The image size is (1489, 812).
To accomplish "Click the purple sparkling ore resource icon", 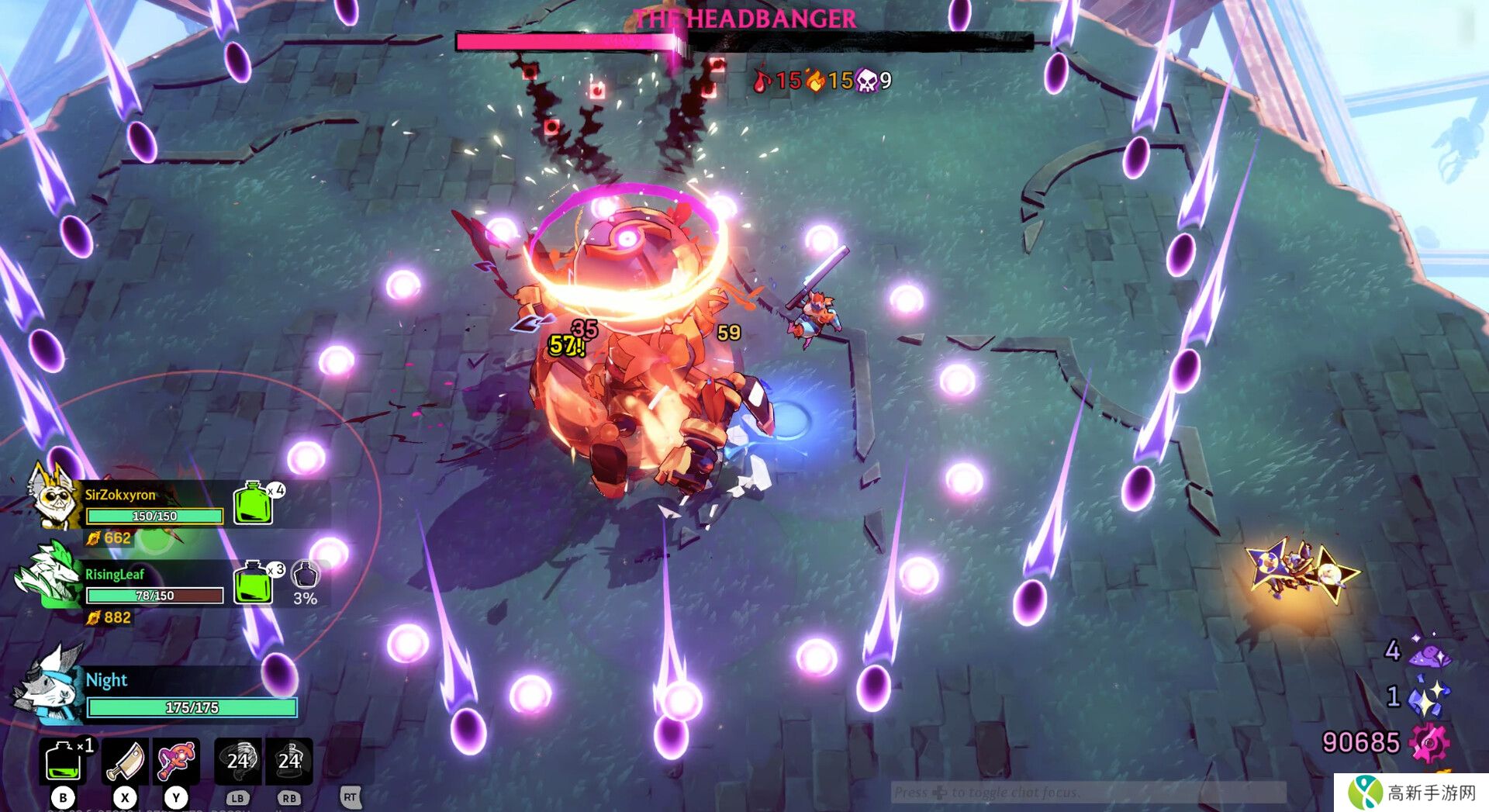I will 1429,653.
